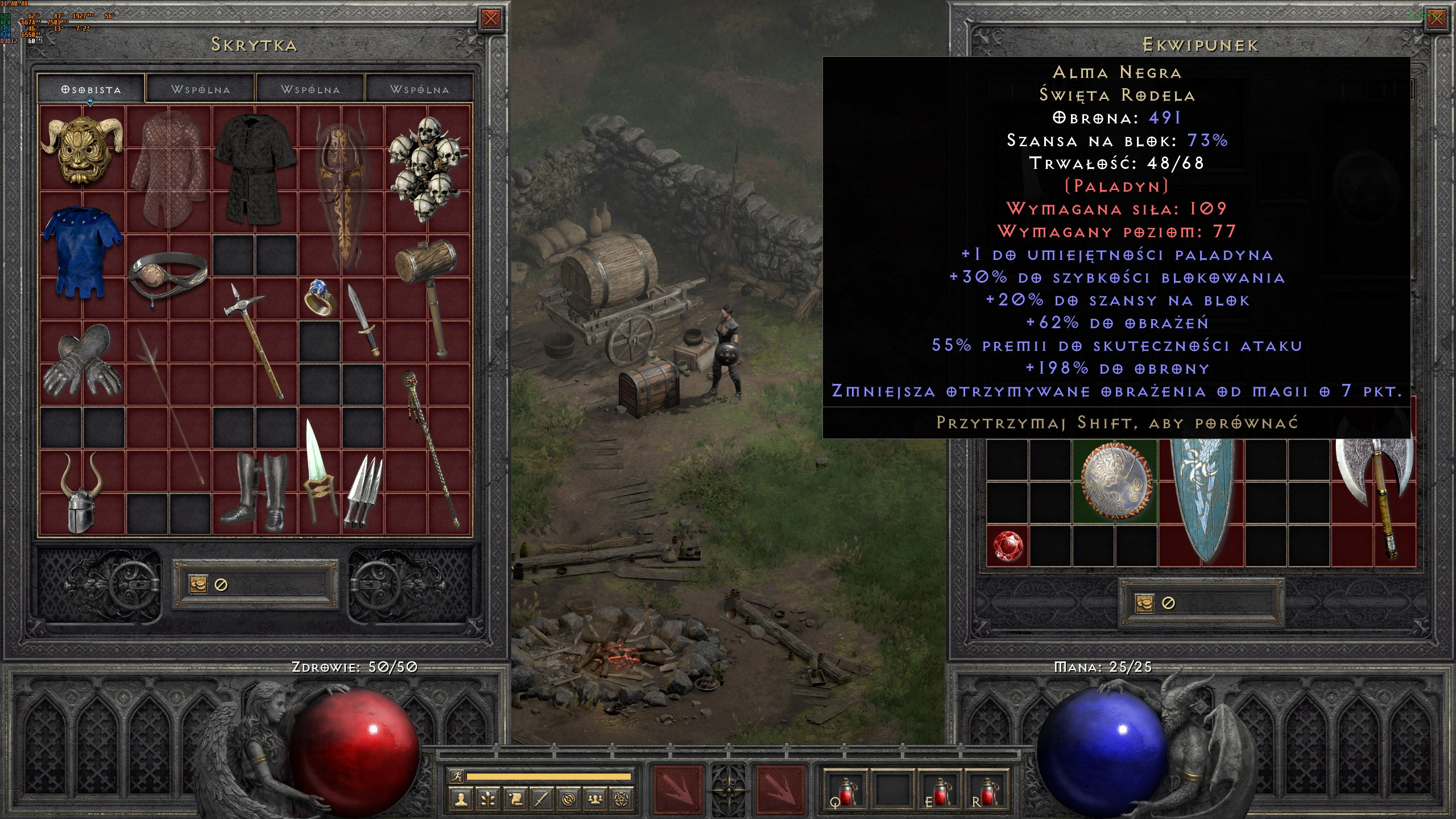Grab the wooden maul from stash
The image size is (1456, 819).
(x=428, y=296)
